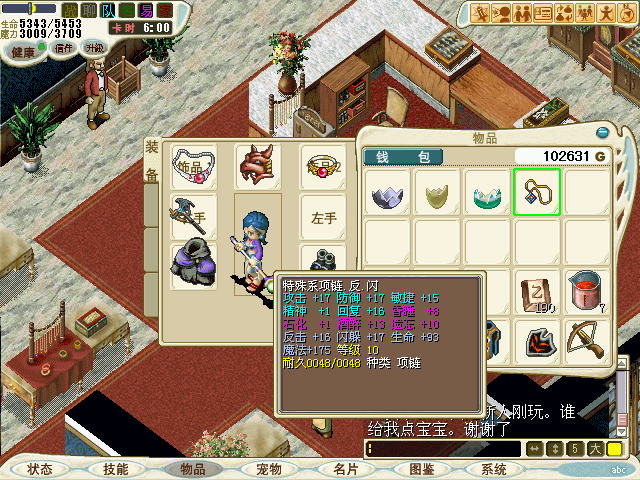Open the 状态 status tab
Image resolution: width=640 pixels, height=480 pixels.
40,469
